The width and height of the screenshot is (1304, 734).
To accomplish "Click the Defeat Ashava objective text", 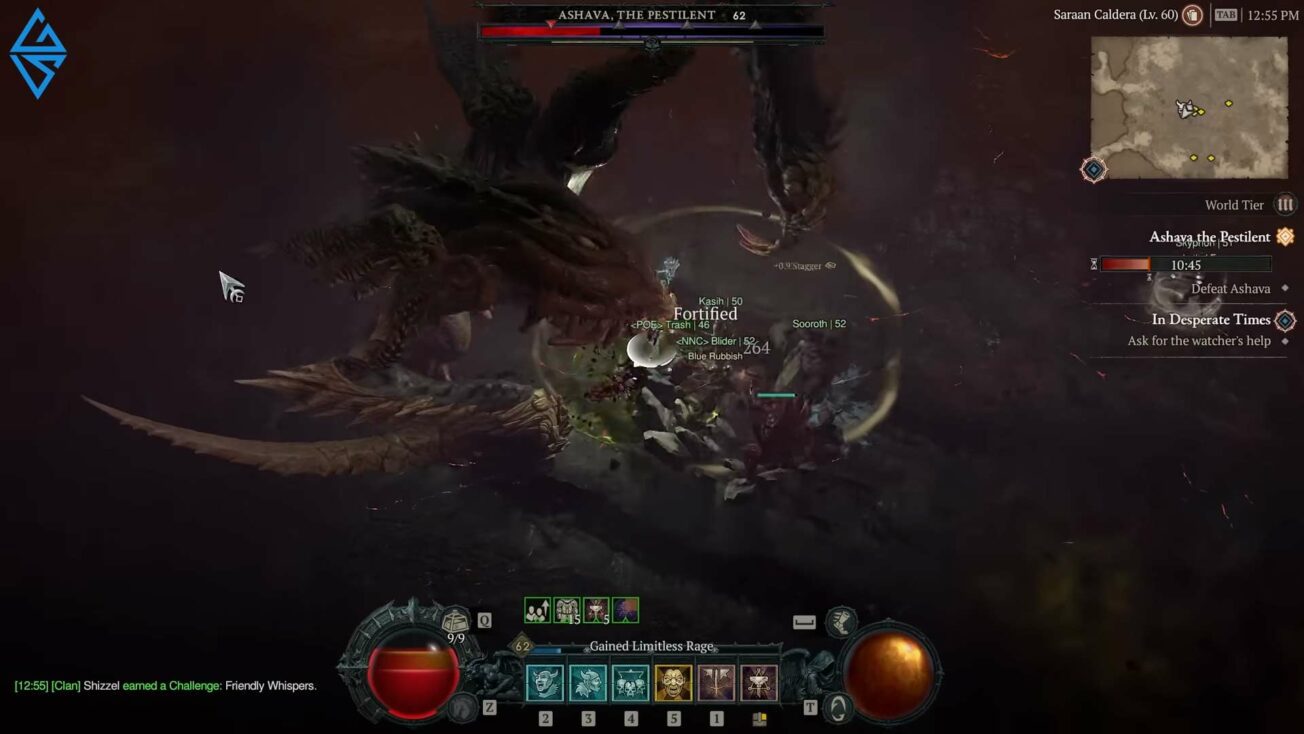I will tap(1229, 288).
